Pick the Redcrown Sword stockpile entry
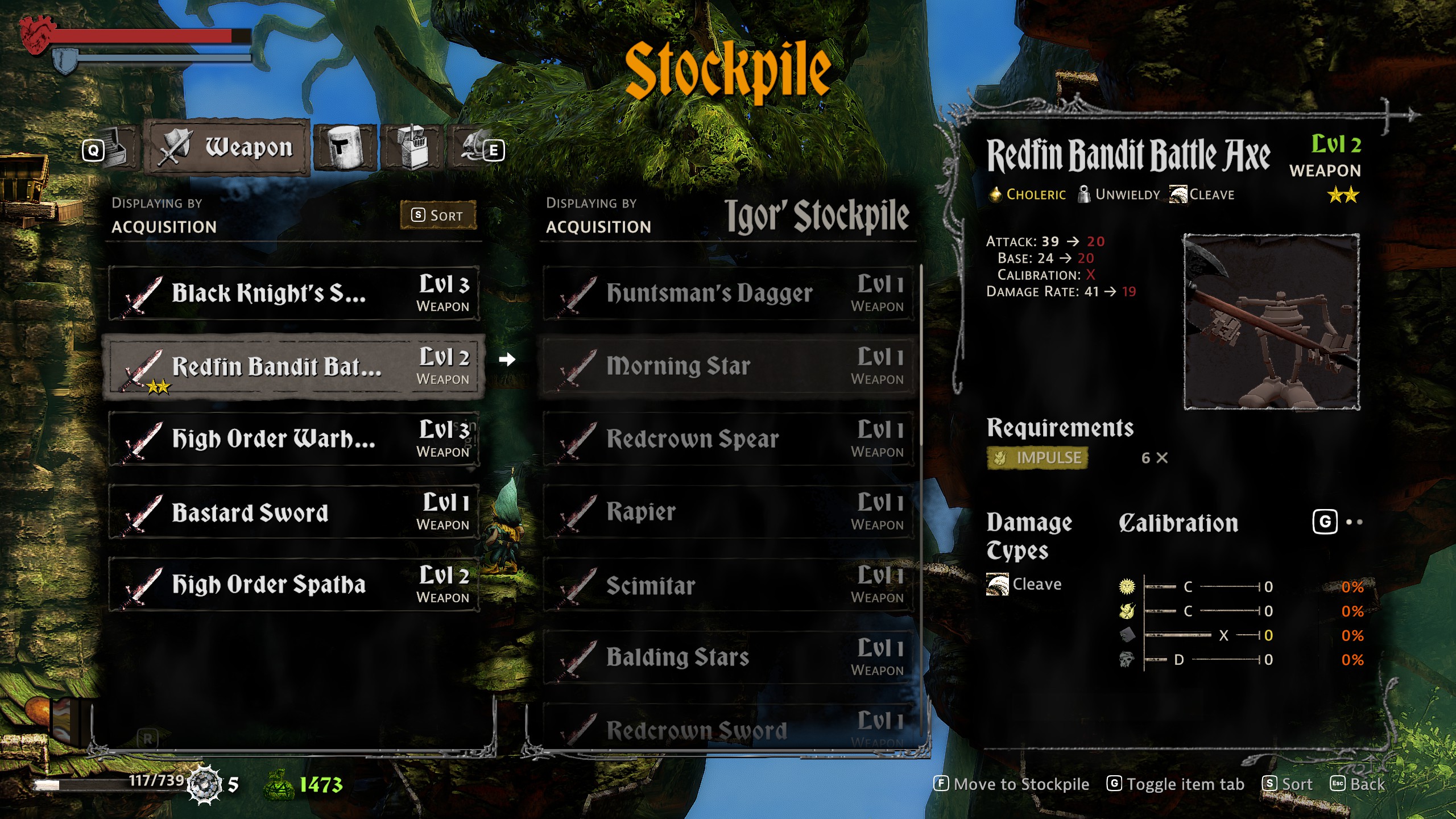The image size is (1456, 819). [728, 729]
